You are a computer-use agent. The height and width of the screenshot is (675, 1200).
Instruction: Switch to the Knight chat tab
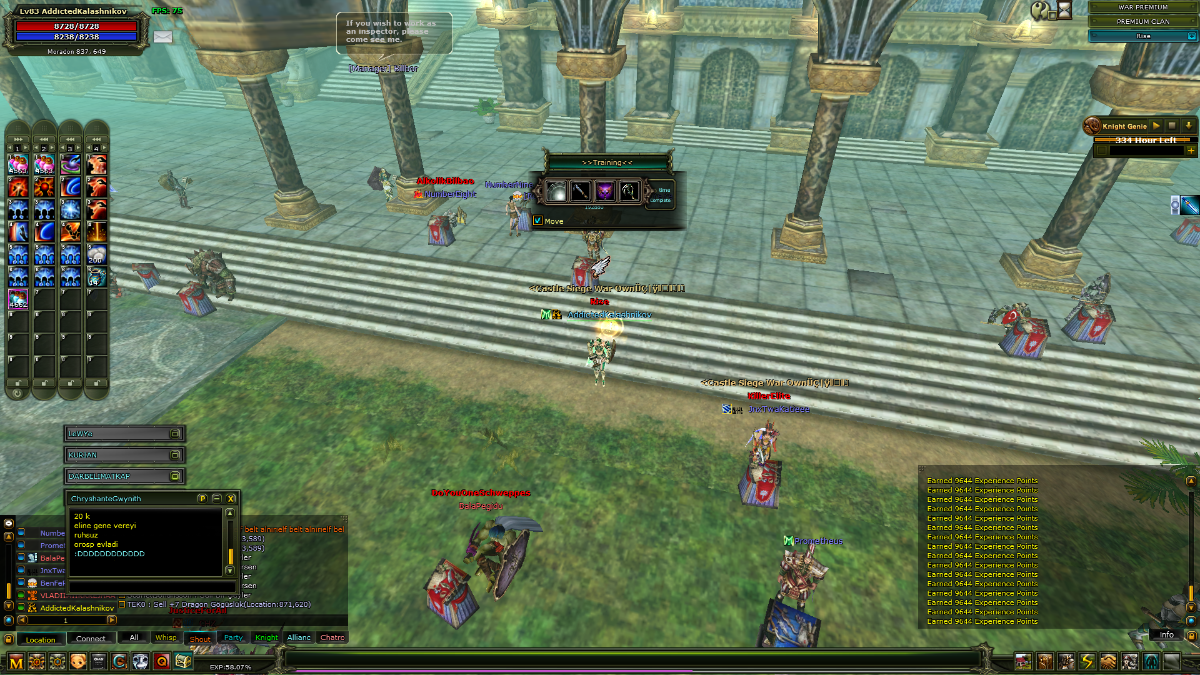click(x=266, y=637)
